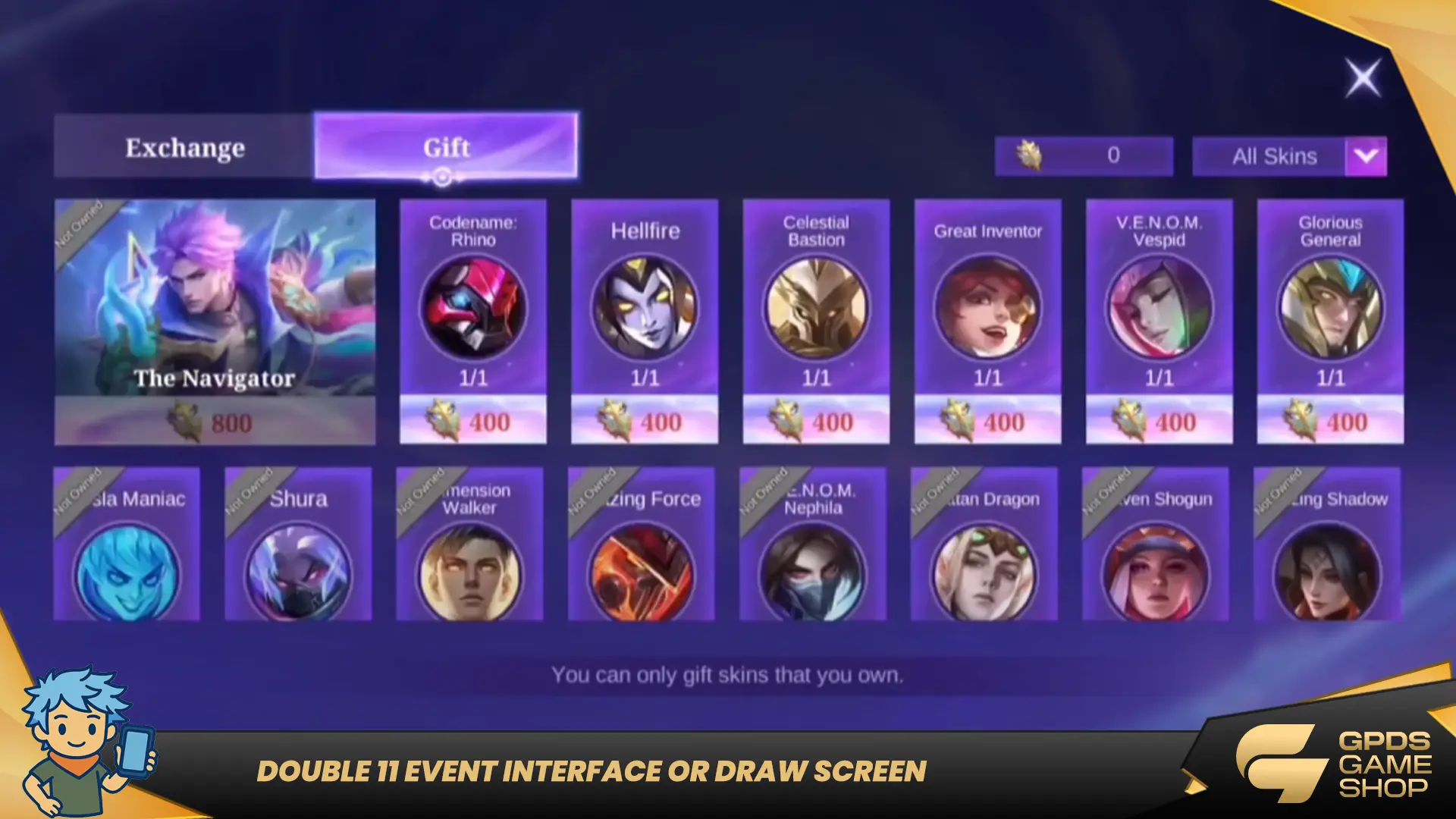The image size is (1456, 819).
Task: Pick the blue-faced Maniac skin card
Action: click(x=127, y=544)
